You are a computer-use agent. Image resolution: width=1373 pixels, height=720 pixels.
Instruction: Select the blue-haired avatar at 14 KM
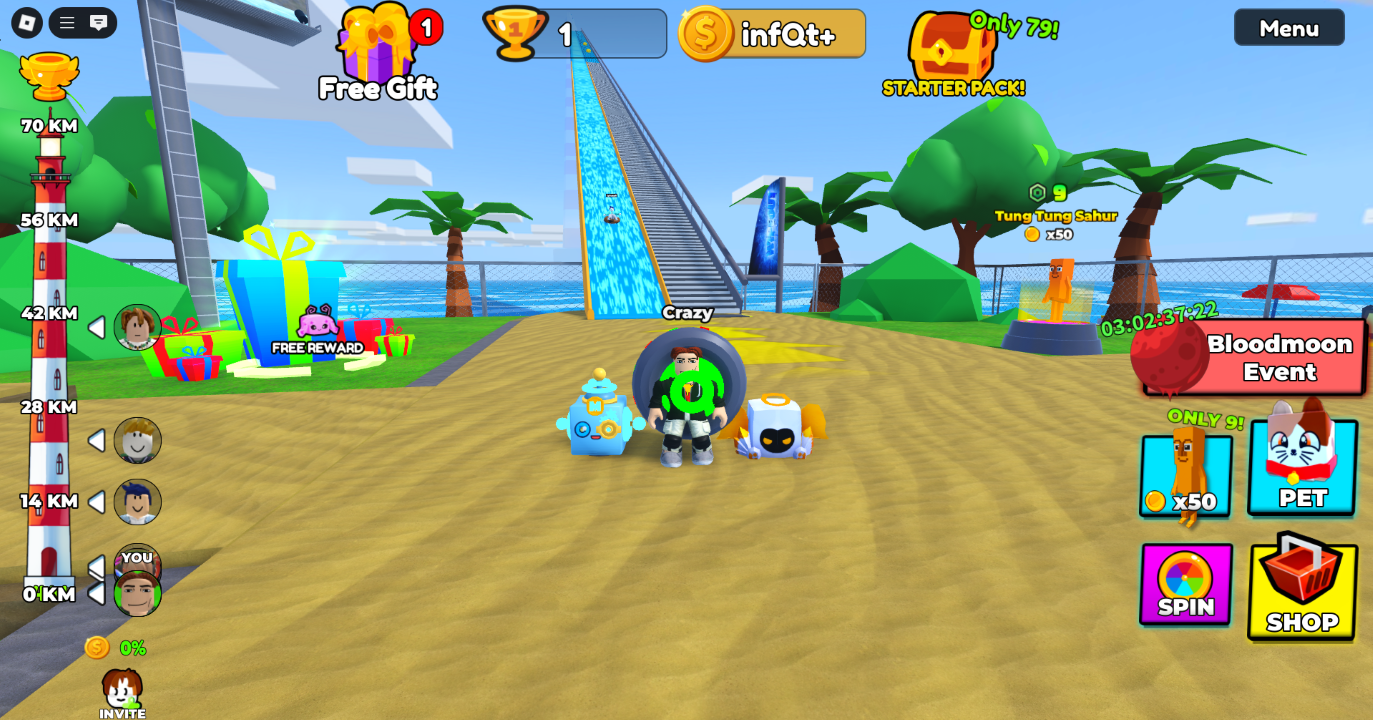click(137, 501)
